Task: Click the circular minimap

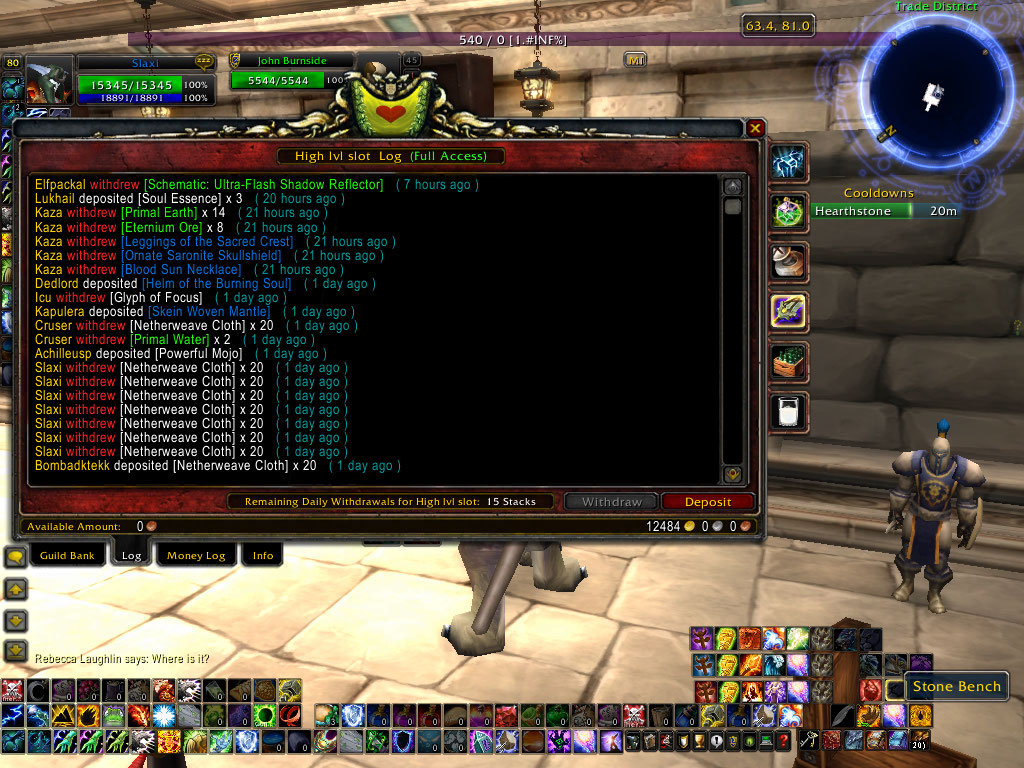Action: point(930,93)
